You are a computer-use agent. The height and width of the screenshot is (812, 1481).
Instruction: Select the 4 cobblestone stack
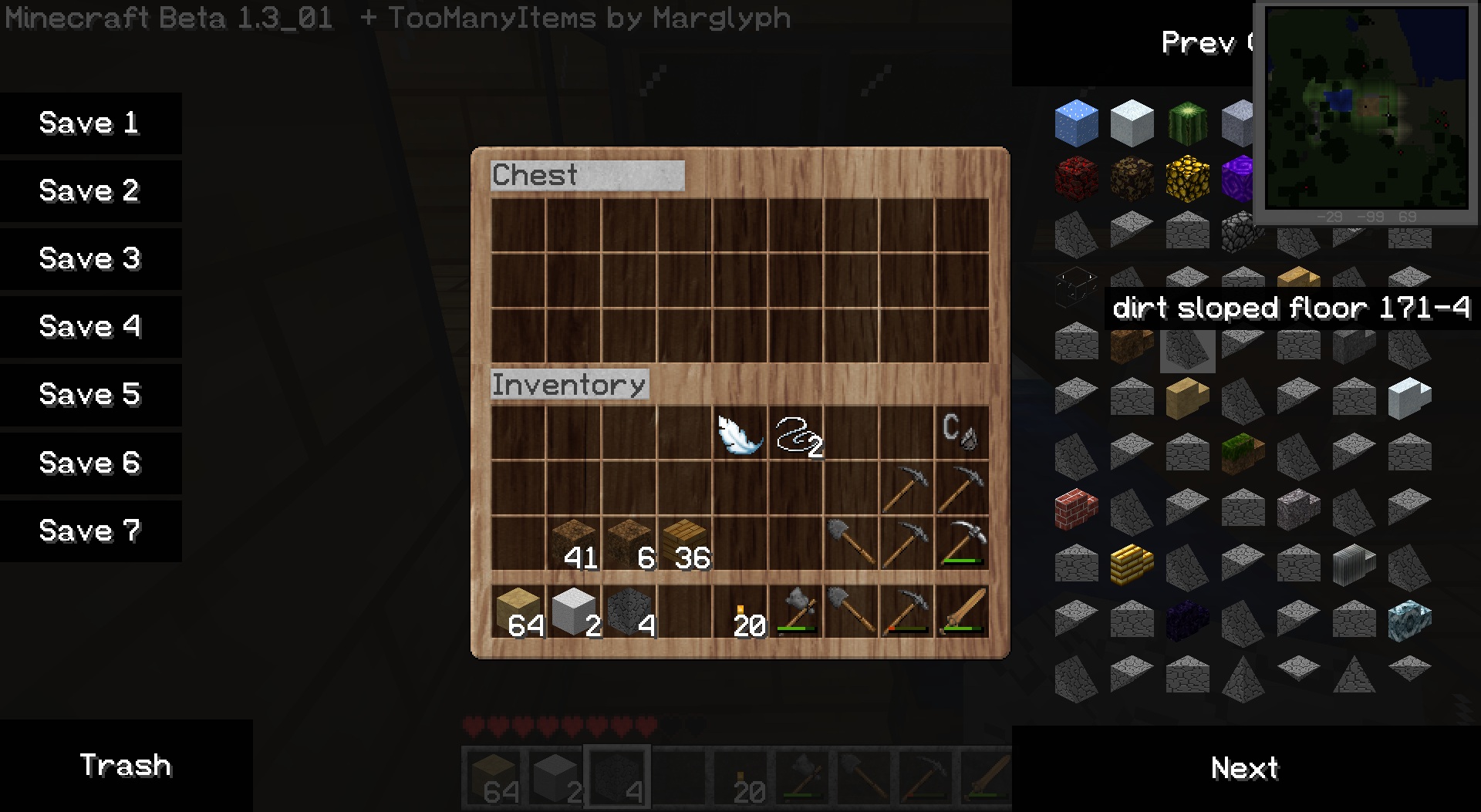click(x=629, y=612)
